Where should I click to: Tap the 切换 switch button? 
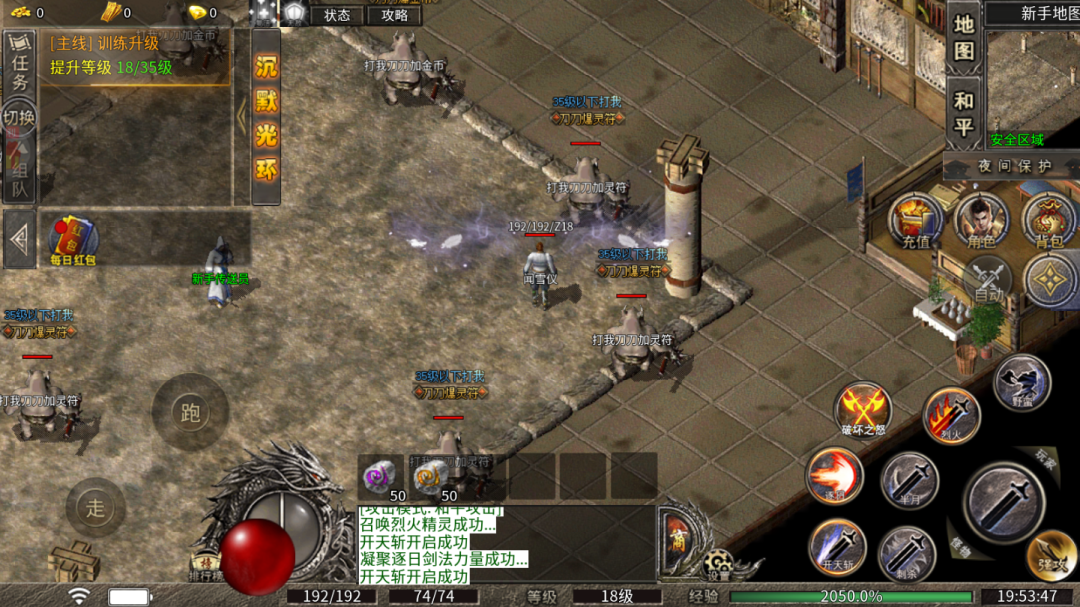[19, 118]
